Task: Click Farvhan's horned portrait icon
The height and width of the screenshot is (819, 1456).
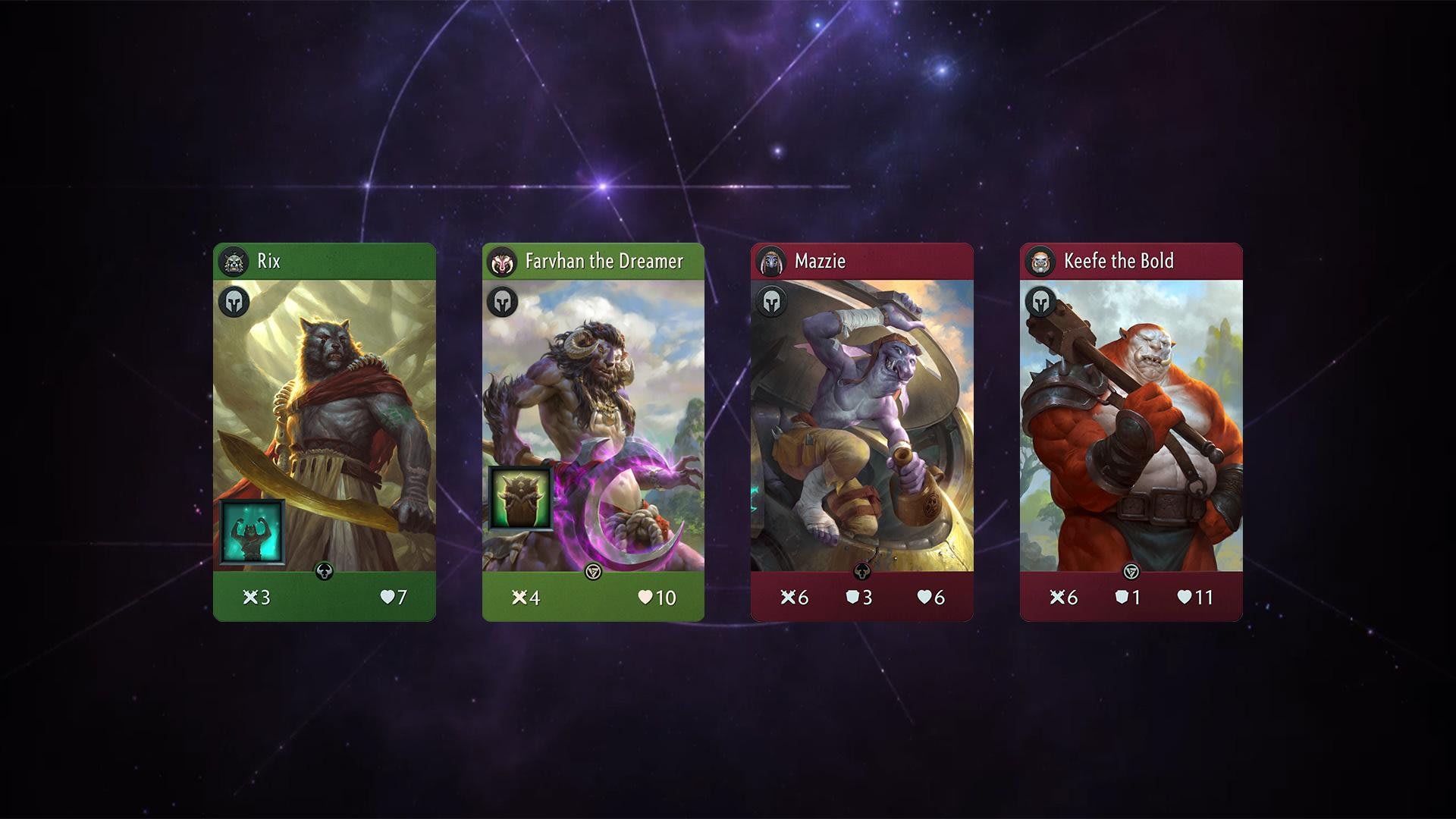Action: [501, 262]
